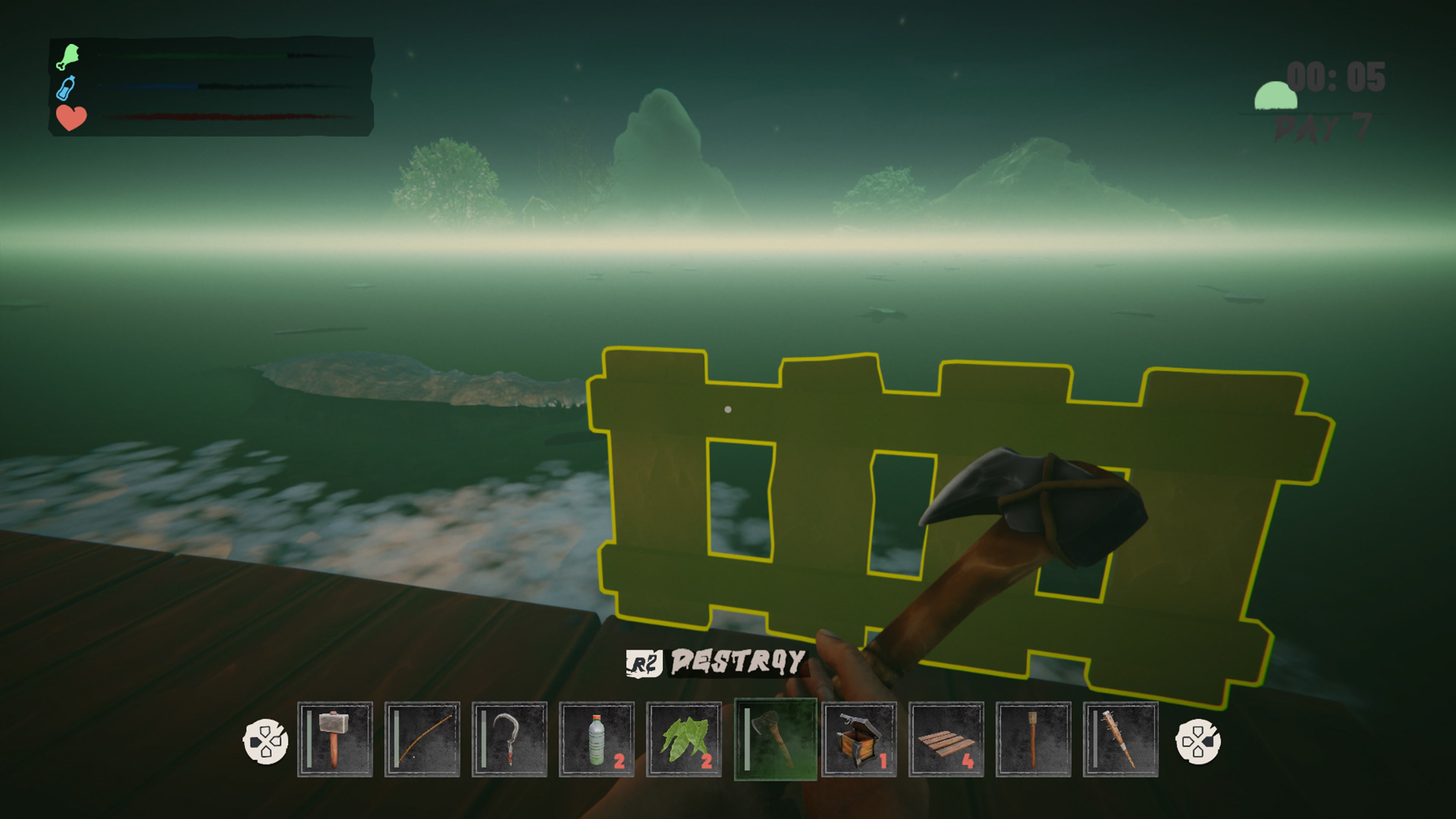Select the building hammer hotbar slot
Viewport: 1456px width, 819px height.
tap(334, 739)
